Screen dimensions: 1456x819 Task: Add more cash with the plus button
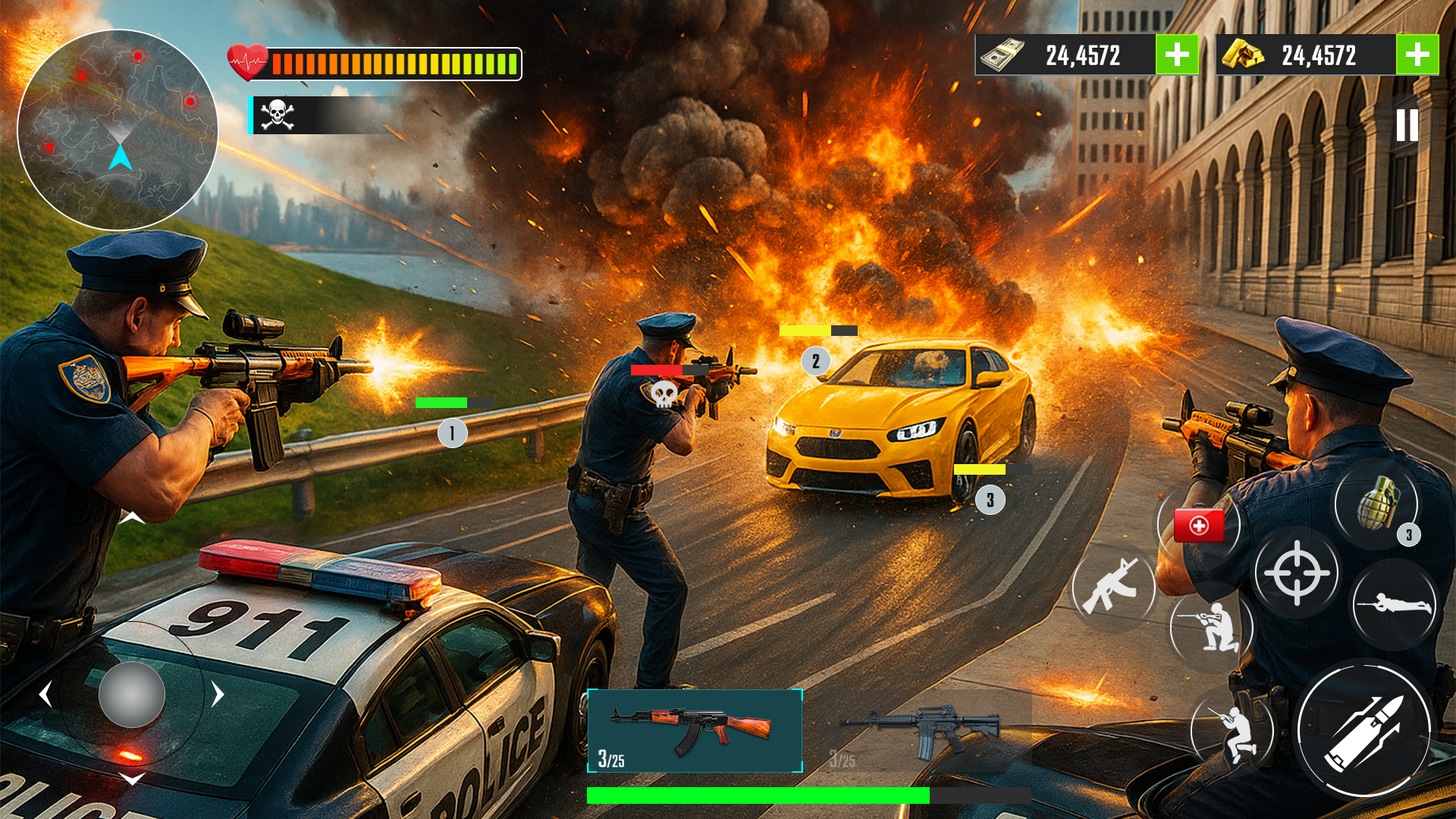tap(1177, 55)
